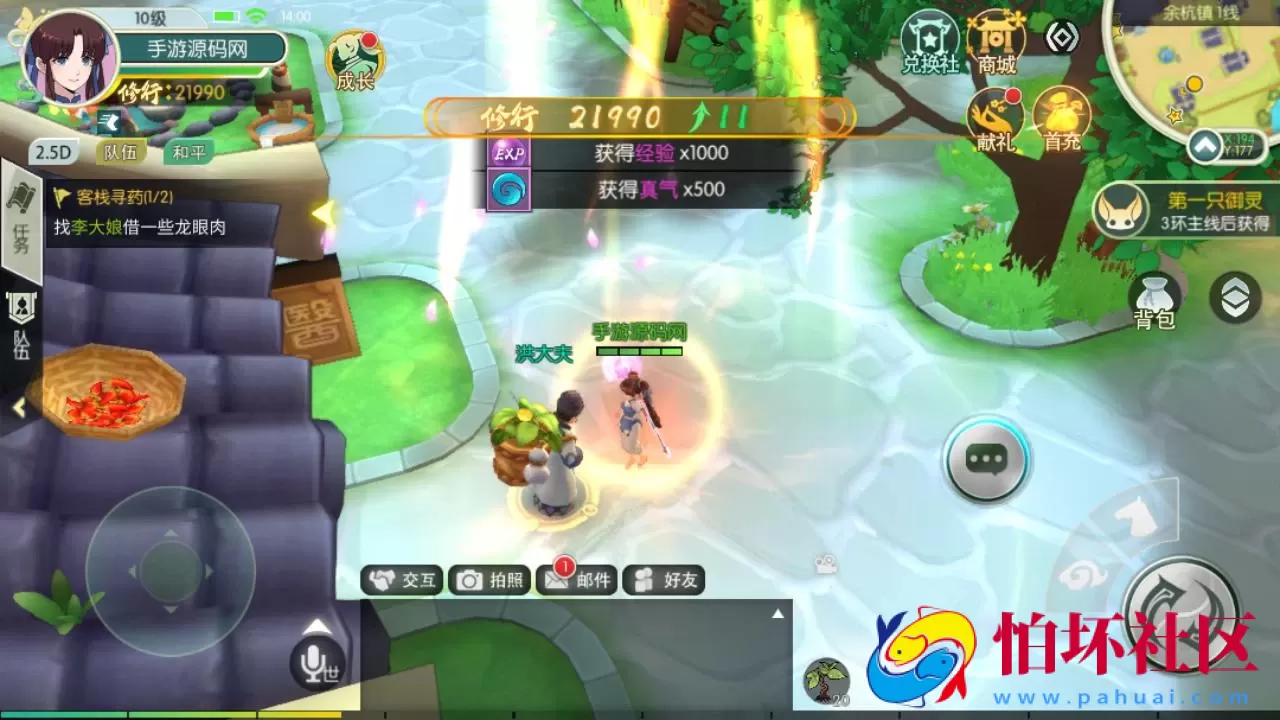1280x720 pixels.
Task: Choose the 交互 interact button
Action: click(402, 580)
